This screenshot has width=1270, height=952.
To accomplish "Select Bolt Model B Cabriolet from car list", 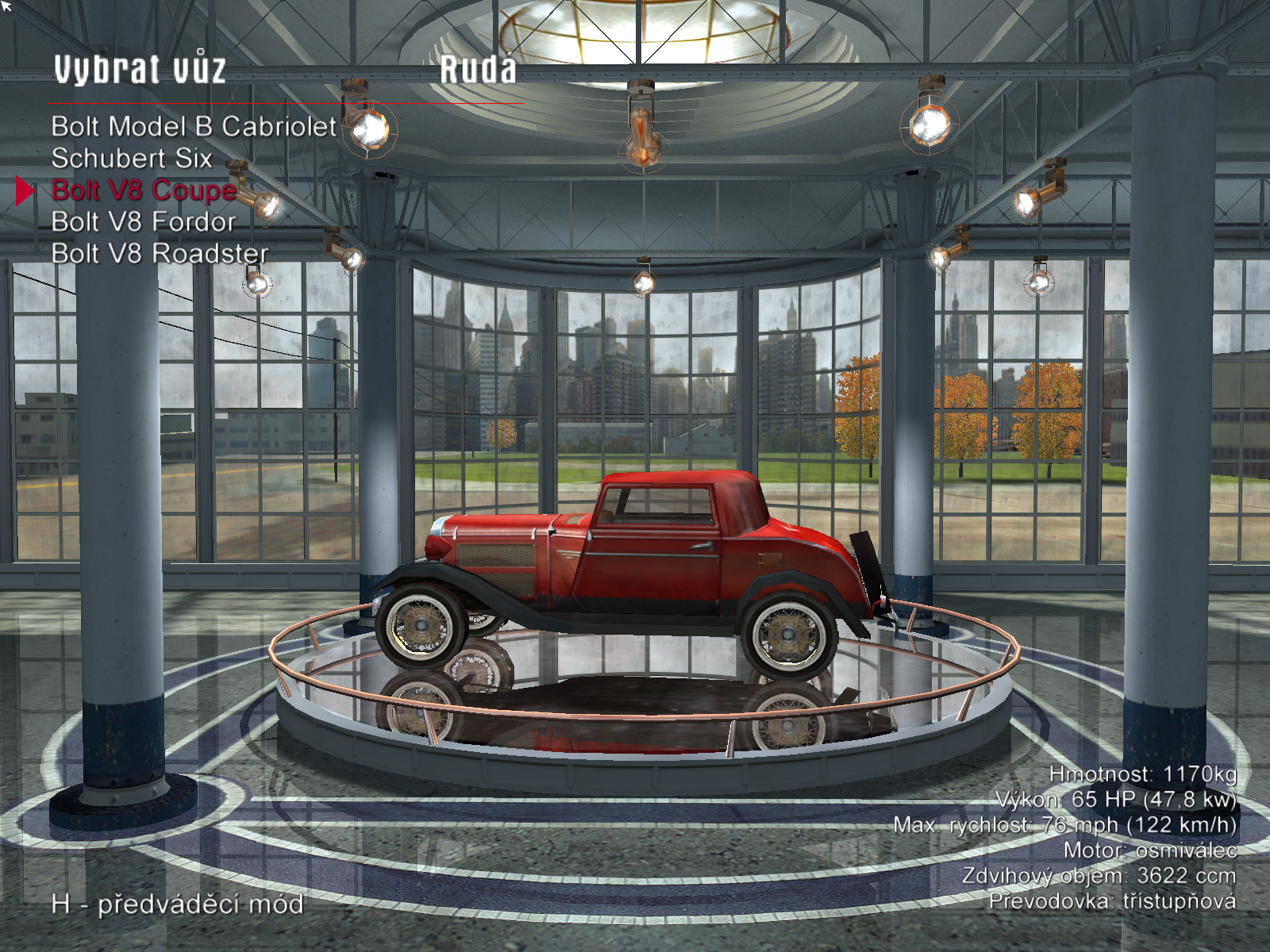I will pyautogui.click(x=194, y=127).
